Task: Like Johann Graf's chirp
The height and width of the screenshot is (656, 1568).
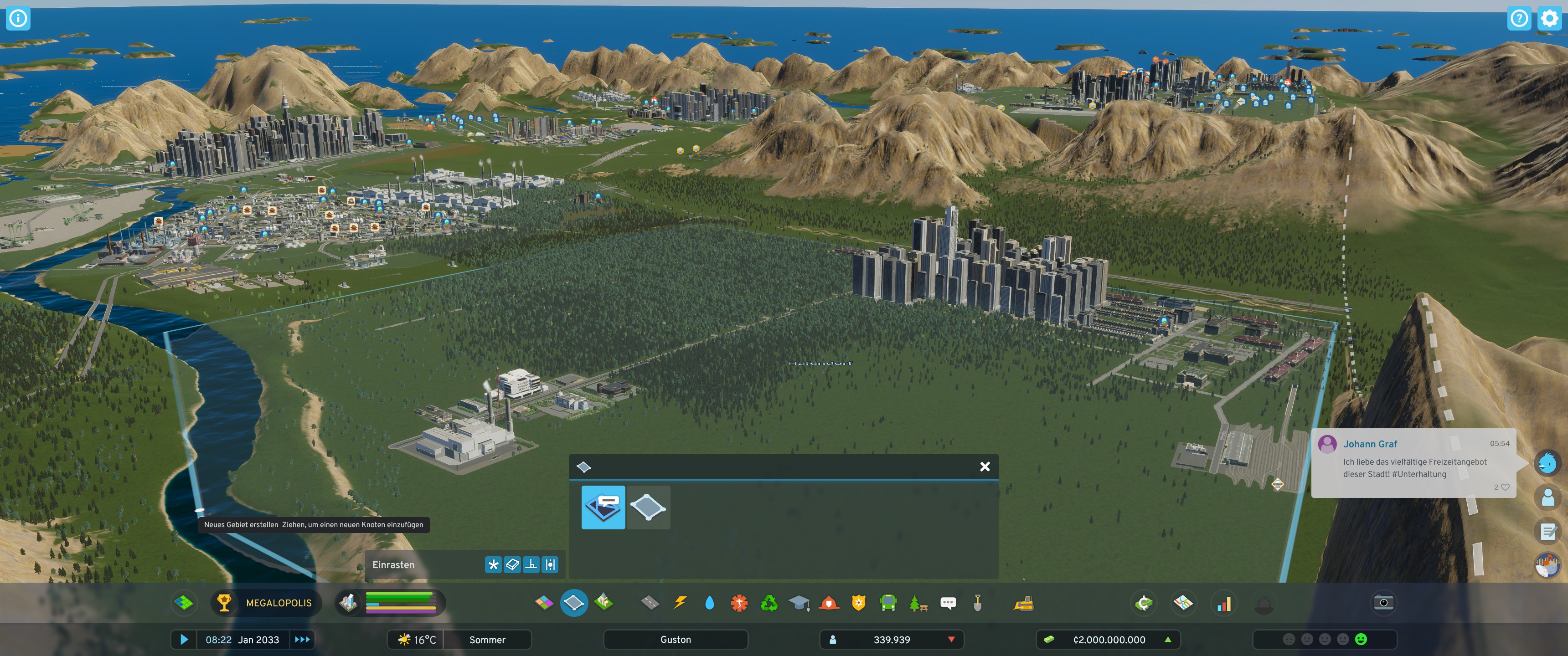Action: [x=1504, y=487]
